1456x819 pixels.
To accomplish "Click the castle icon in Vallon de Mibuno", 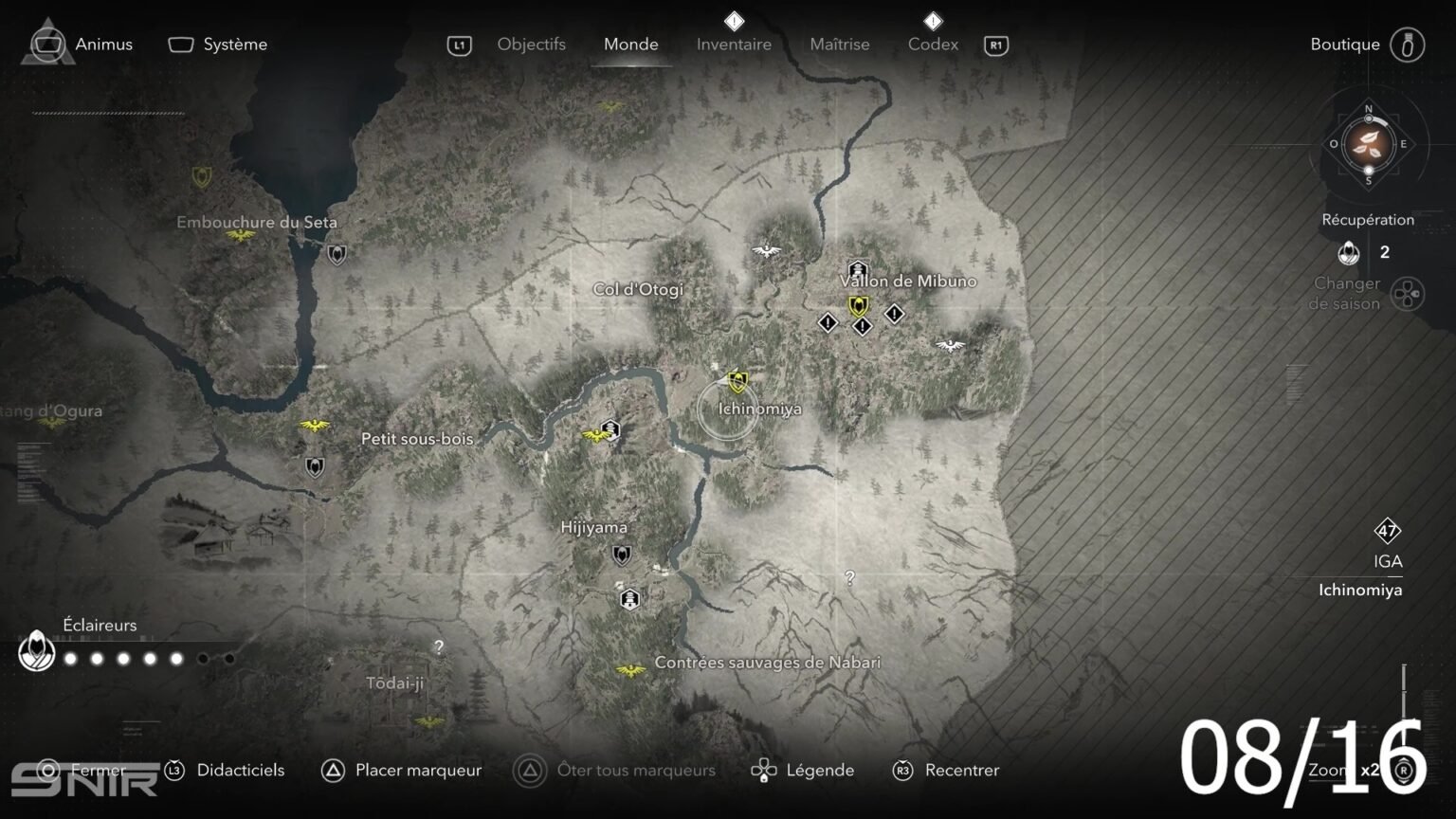I will (856, 269).
